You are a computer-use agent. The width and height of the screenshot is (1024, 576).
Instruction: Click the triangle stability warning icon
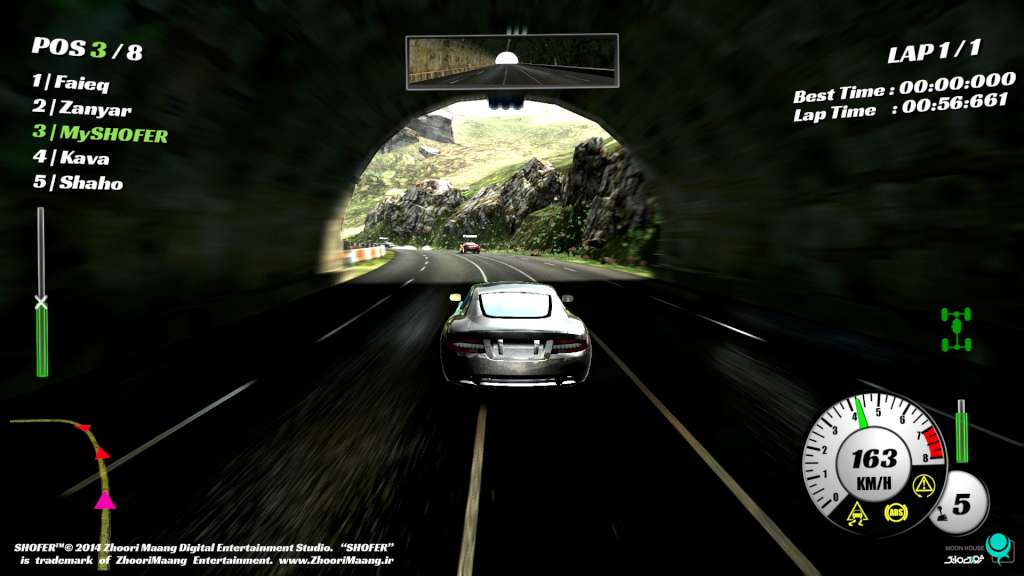click(x=922, y=489)
